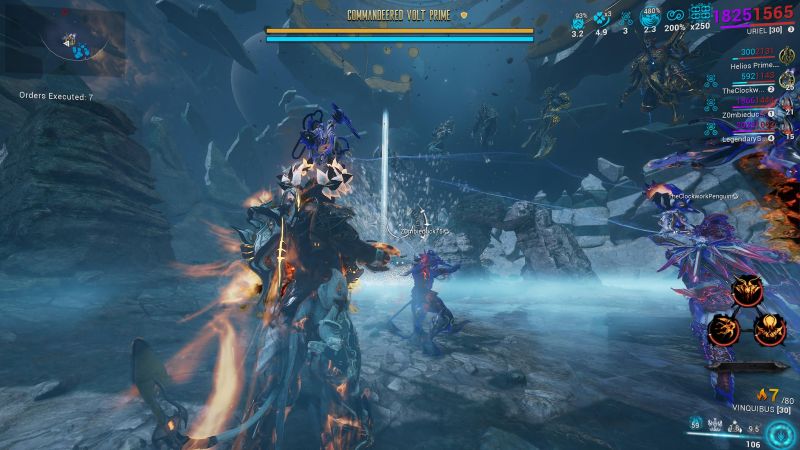Click the x250 grid buff icon
This screenshot has height=450, width=800.
699,15
